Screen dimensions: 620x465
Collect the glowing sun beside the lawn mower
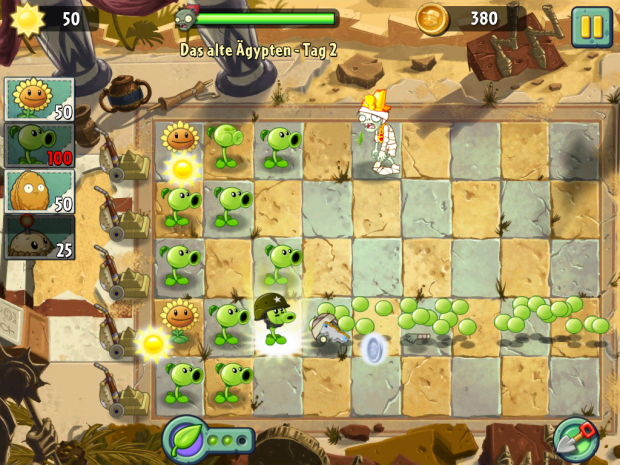click(153, 343)
